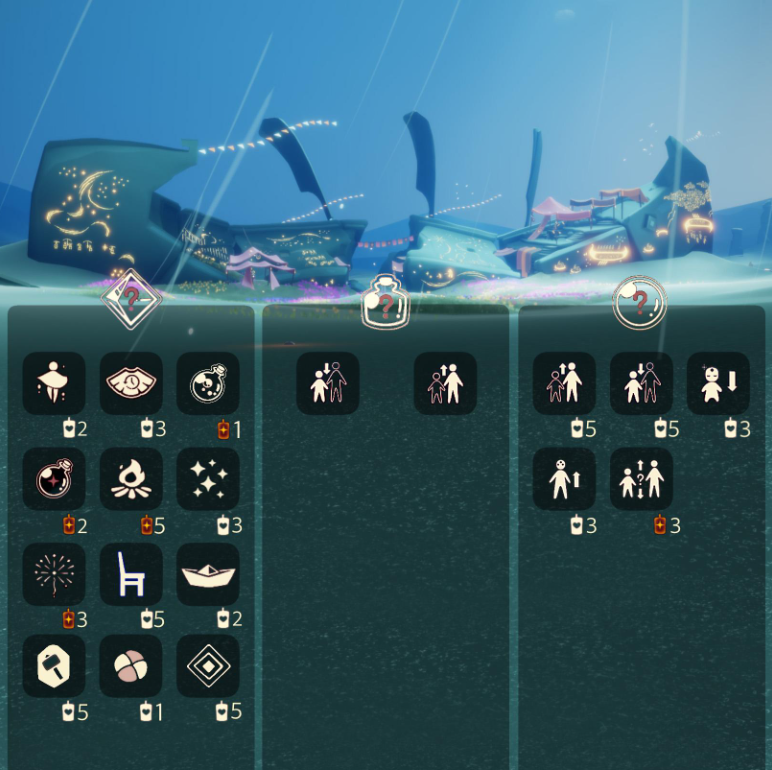This screenshot has height=770, width=772.
Task: Pick the campfire spell
Action: click(131, 479)
